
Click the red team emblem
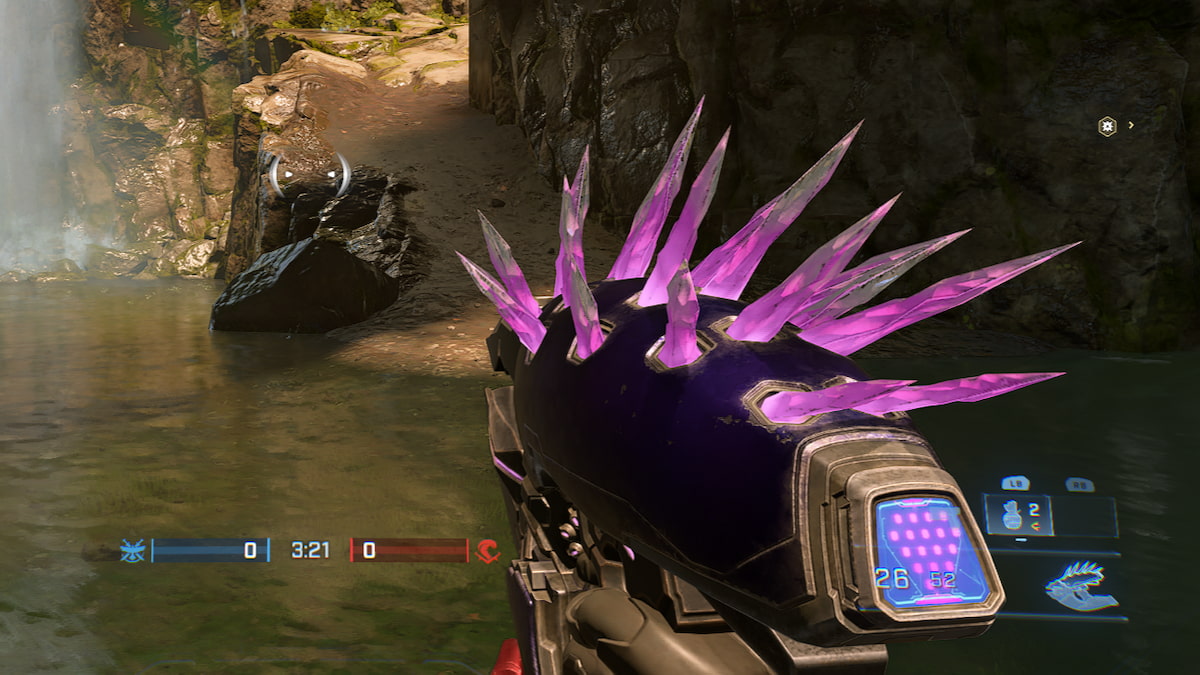(487, 550)
